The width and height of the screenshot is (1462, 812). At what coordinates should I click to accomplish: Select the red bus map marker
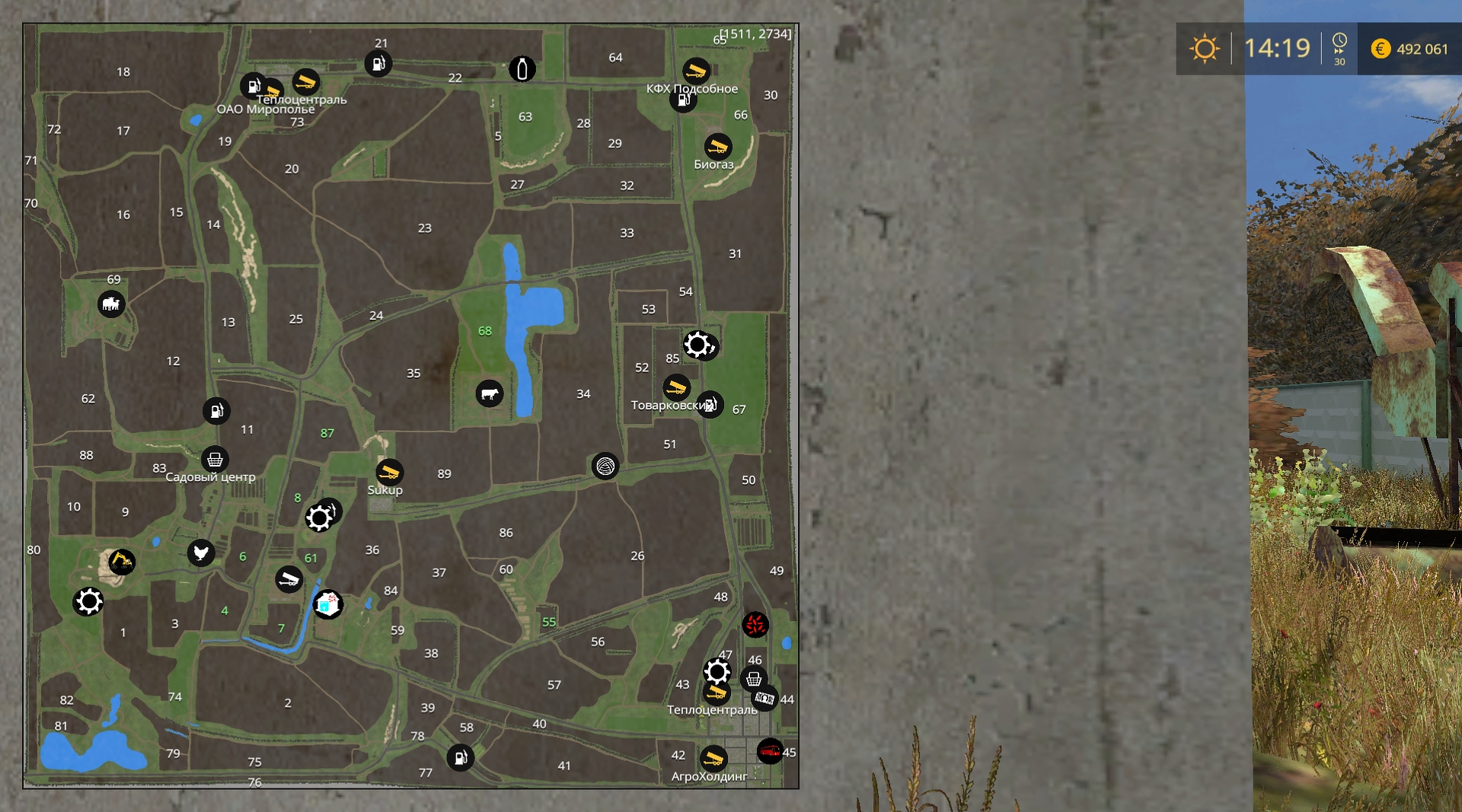pos(770,751)
